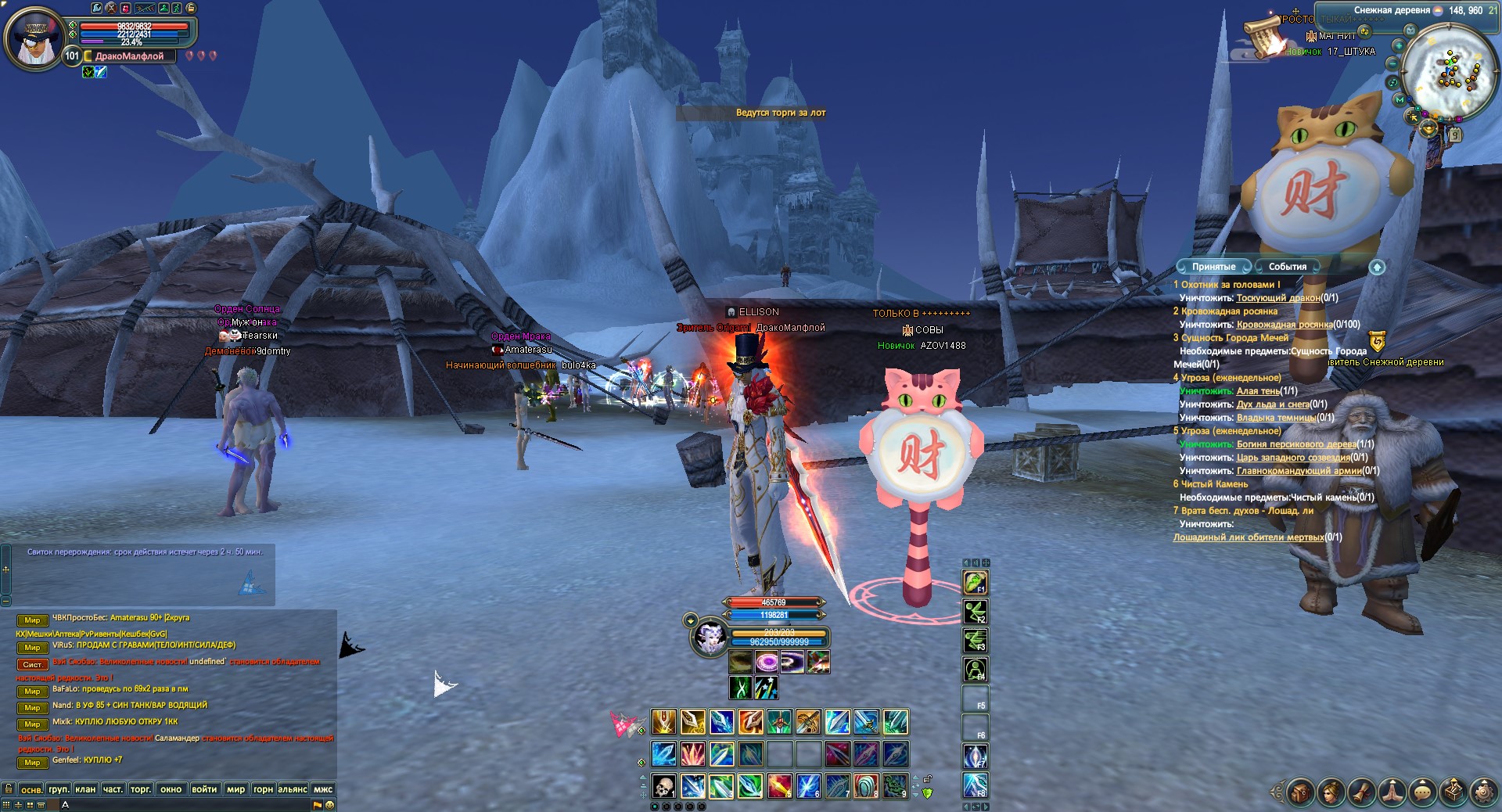The height and width of the screenshot is (812, 1502).
Task: Use the skull skill in slot 1
Action: pos(663,785)
